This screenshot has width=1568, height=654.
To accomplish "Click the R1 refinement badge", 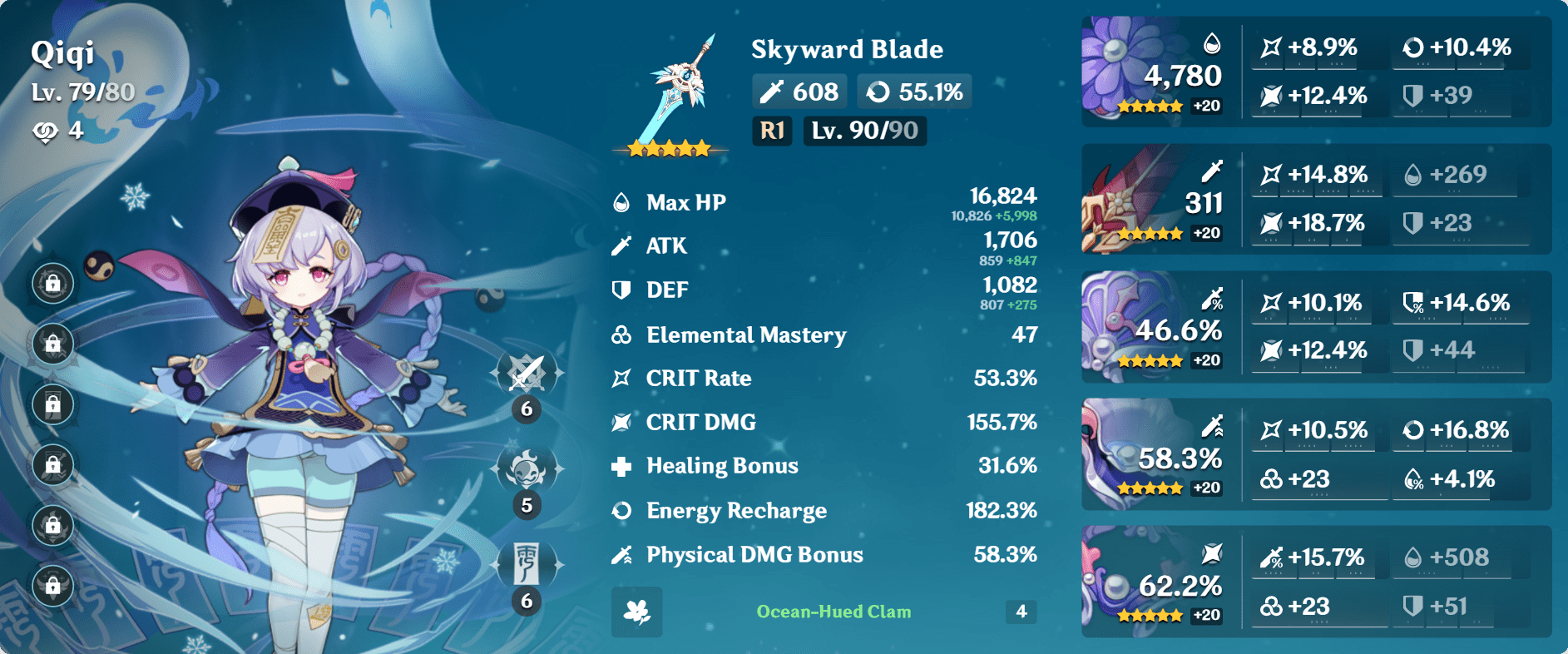I will (x=771, y=130).
